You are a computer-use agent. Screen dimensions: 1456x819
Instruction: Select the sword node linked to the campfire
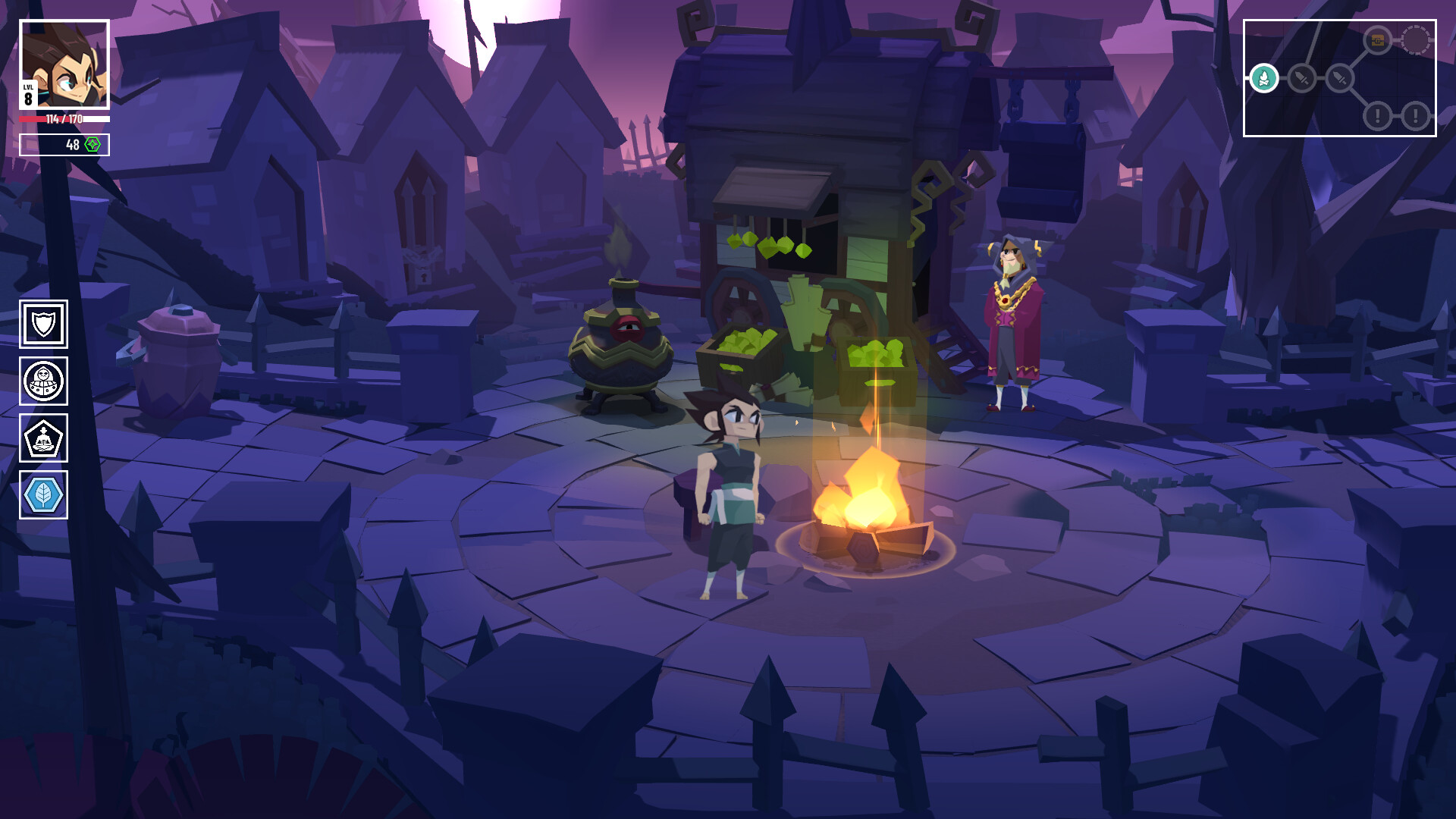1301,78
